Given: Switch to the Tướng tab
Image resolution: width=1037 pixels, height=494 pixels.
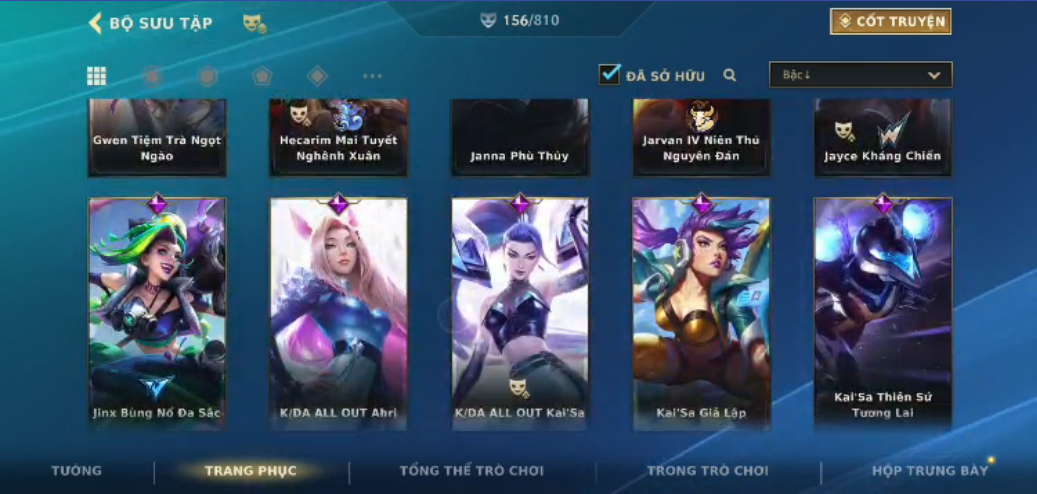Looking at the screenshot, I should [77, 470].
